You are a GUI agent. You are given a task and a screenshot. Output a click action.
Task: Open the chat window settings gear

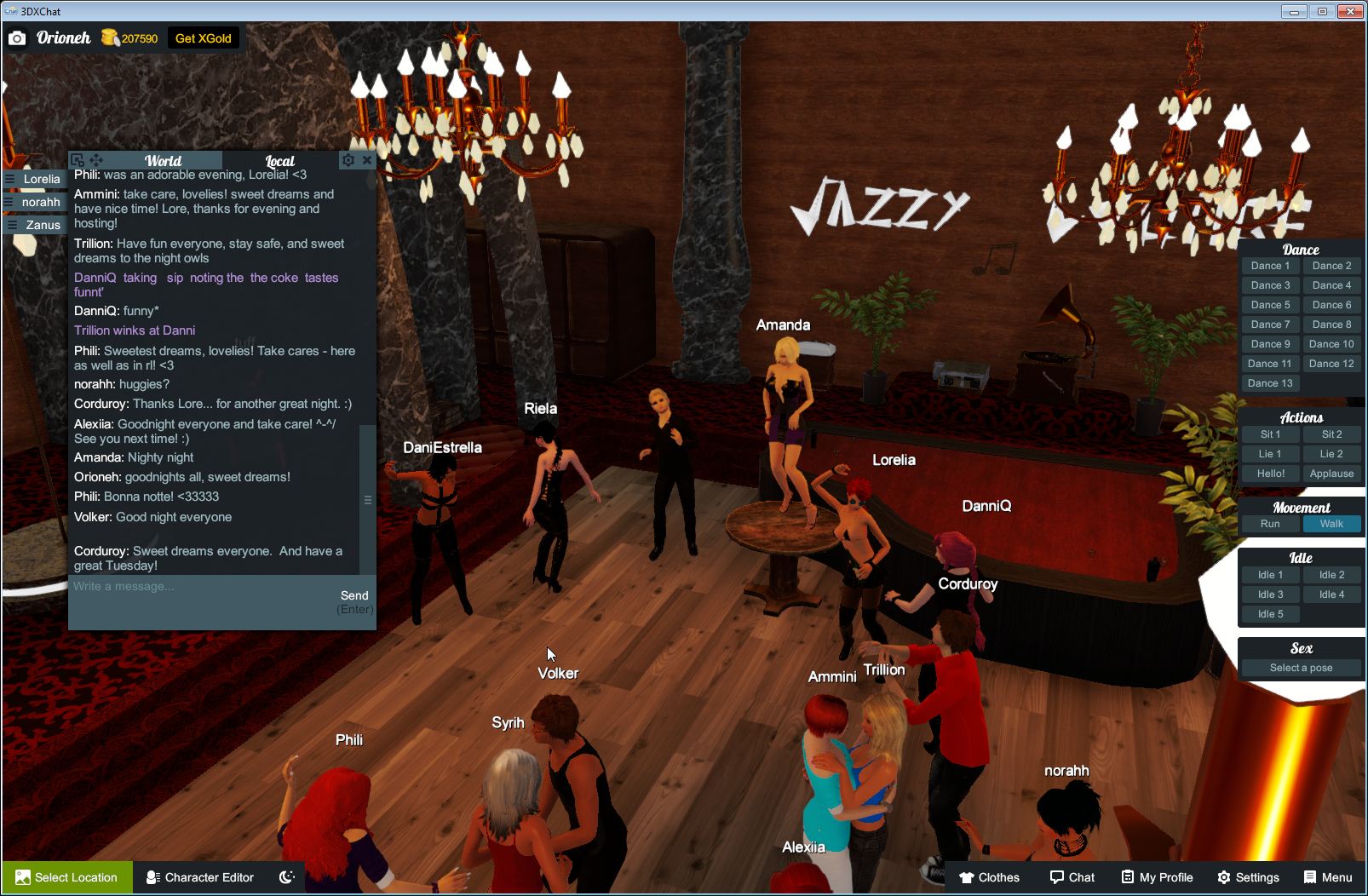tap(348, 159)
